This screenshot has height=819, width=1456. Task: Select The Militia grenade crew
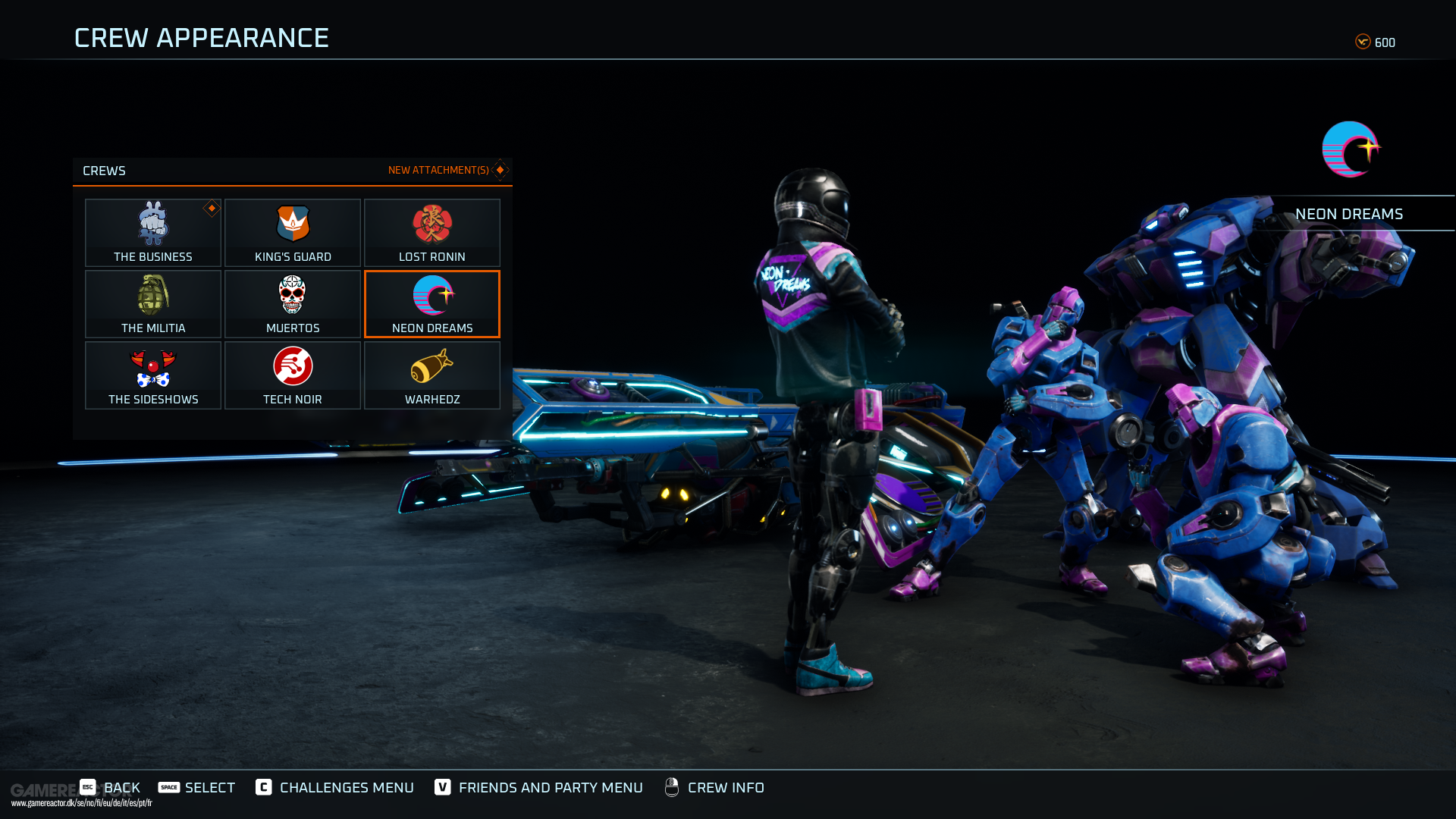(x=153, y=303)
